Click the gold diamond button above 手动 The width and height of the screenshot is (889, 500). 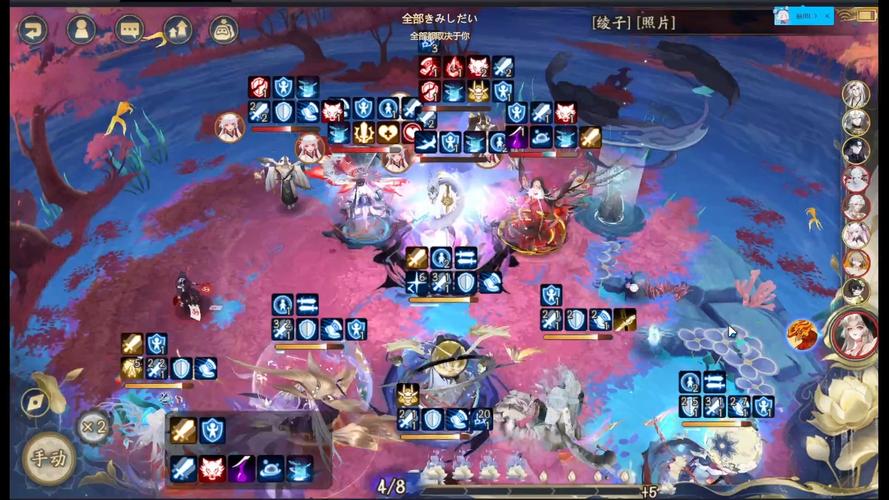pos(36,400)
